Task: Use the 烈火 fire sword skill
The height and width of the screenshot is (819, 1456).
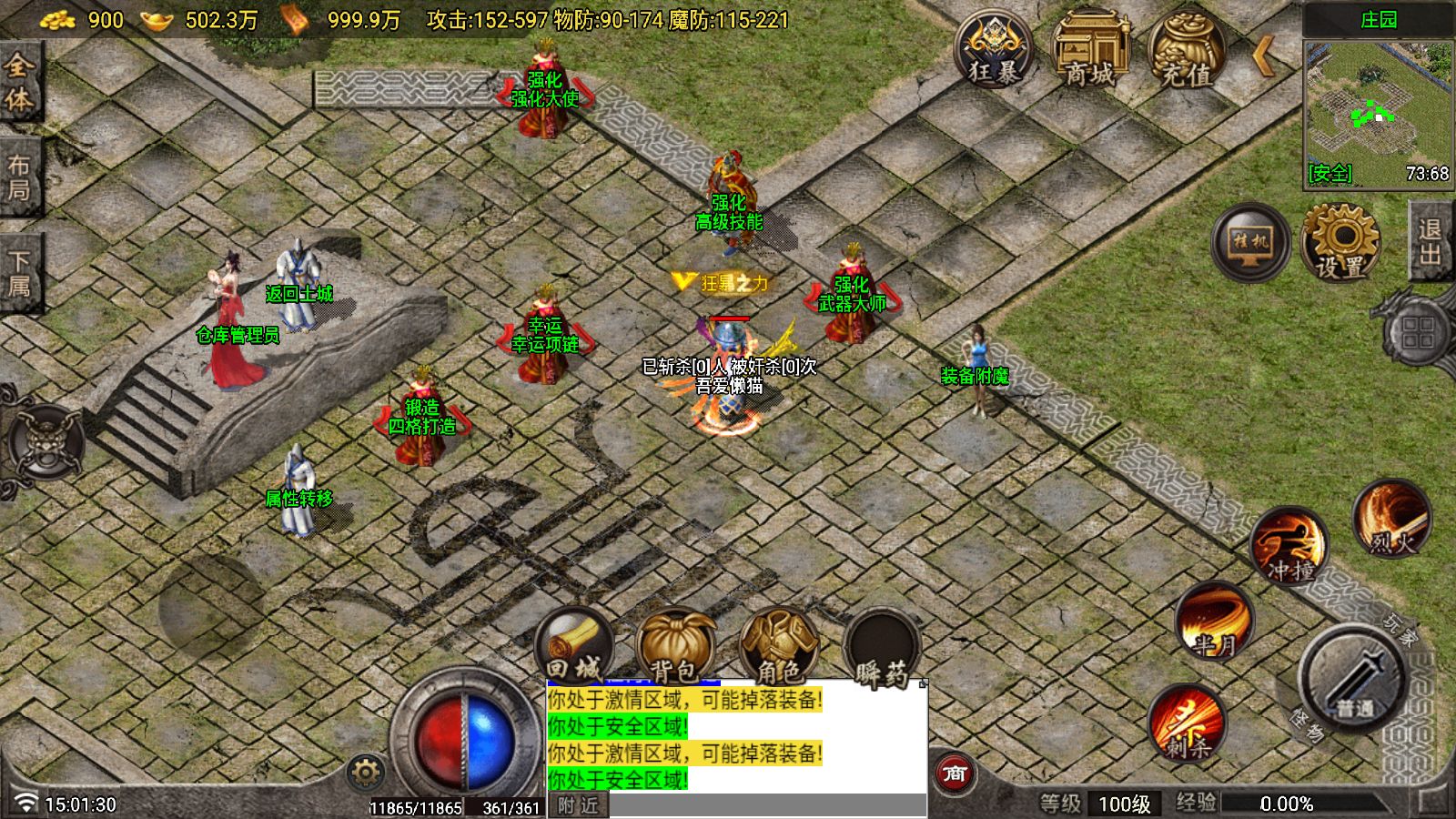Action: tap(1392, 519)
